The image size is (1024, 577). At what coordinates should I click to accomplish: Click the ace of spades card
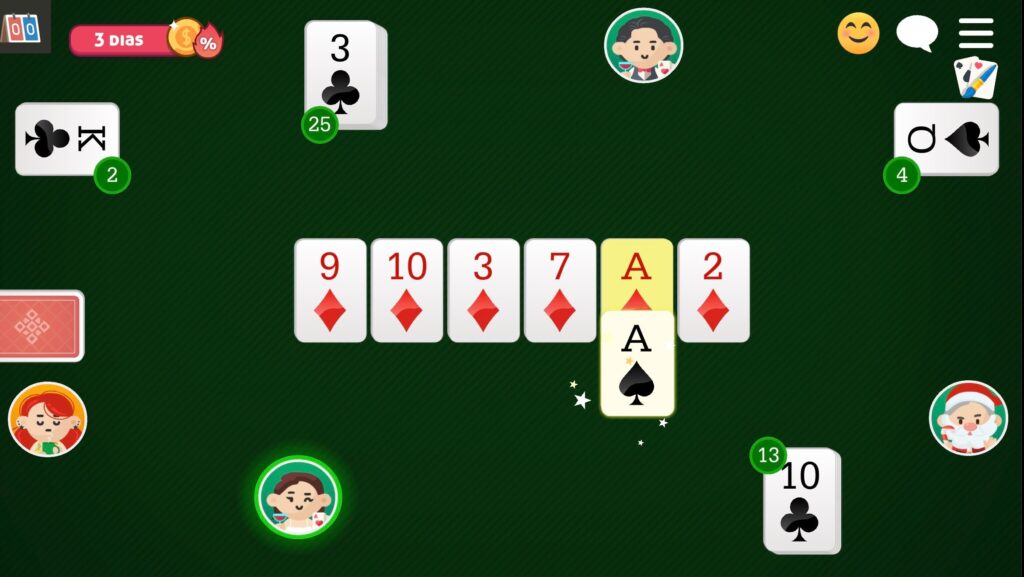point(637,364)
